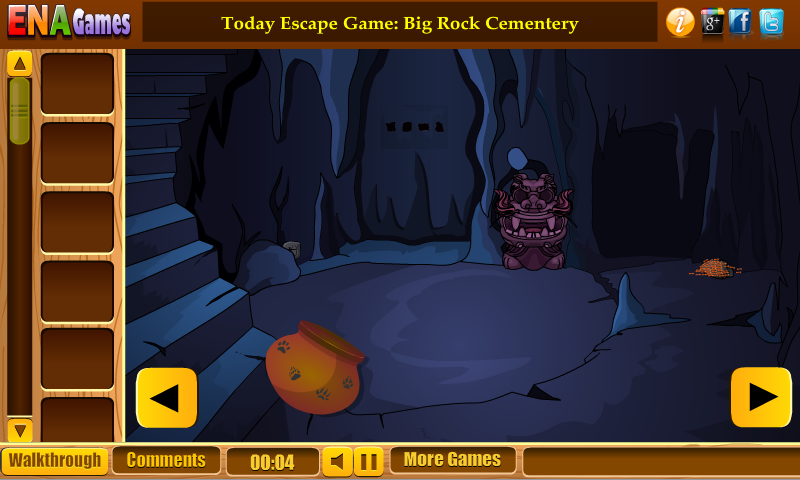Share on Facebook

(741, 22)
